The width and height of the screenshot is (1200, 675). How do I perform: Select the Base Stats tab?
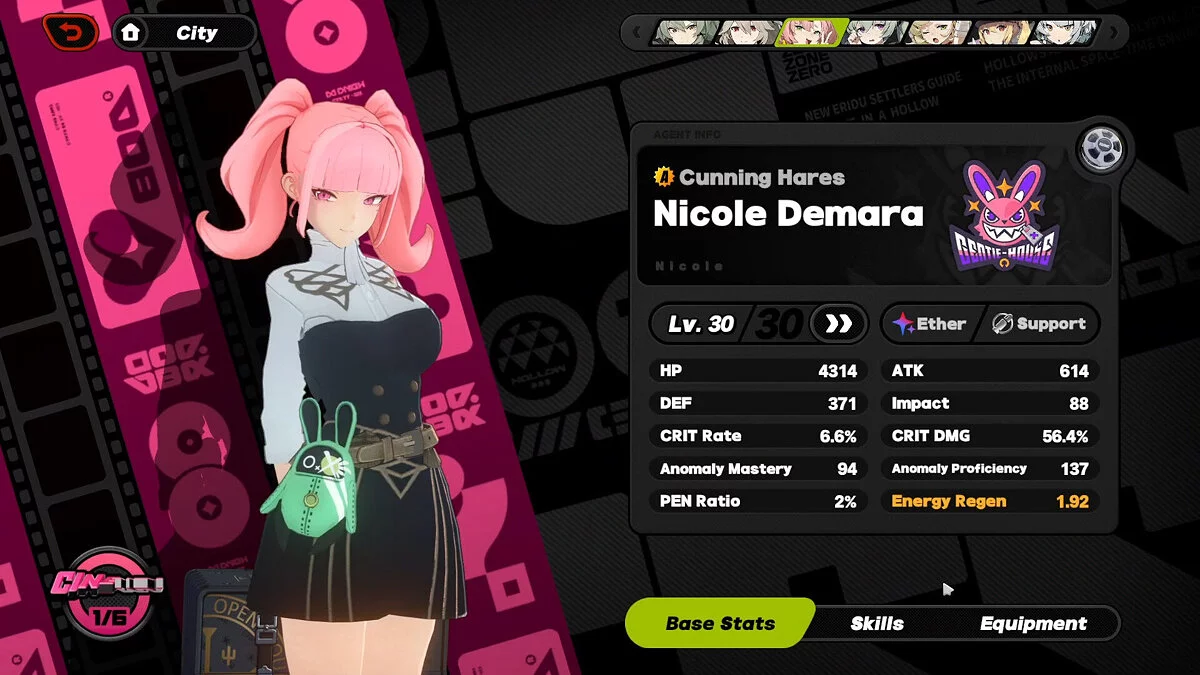point(720,623)
